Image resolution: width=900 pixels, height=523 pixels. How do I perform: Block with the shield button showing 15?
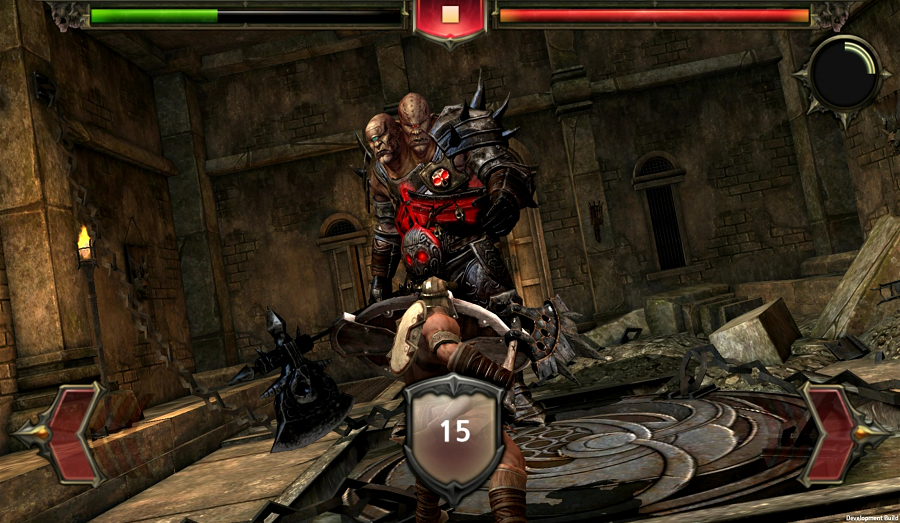coord(454,431)
